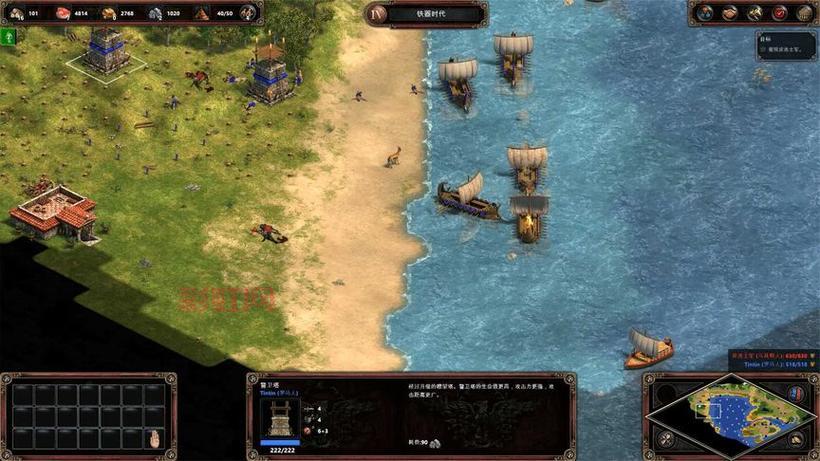The width and height of the screenshot is (820, 461).
Task: Click the minimap's bottom-right resource button
Action: pyautogui.click(x=797, y=438)
